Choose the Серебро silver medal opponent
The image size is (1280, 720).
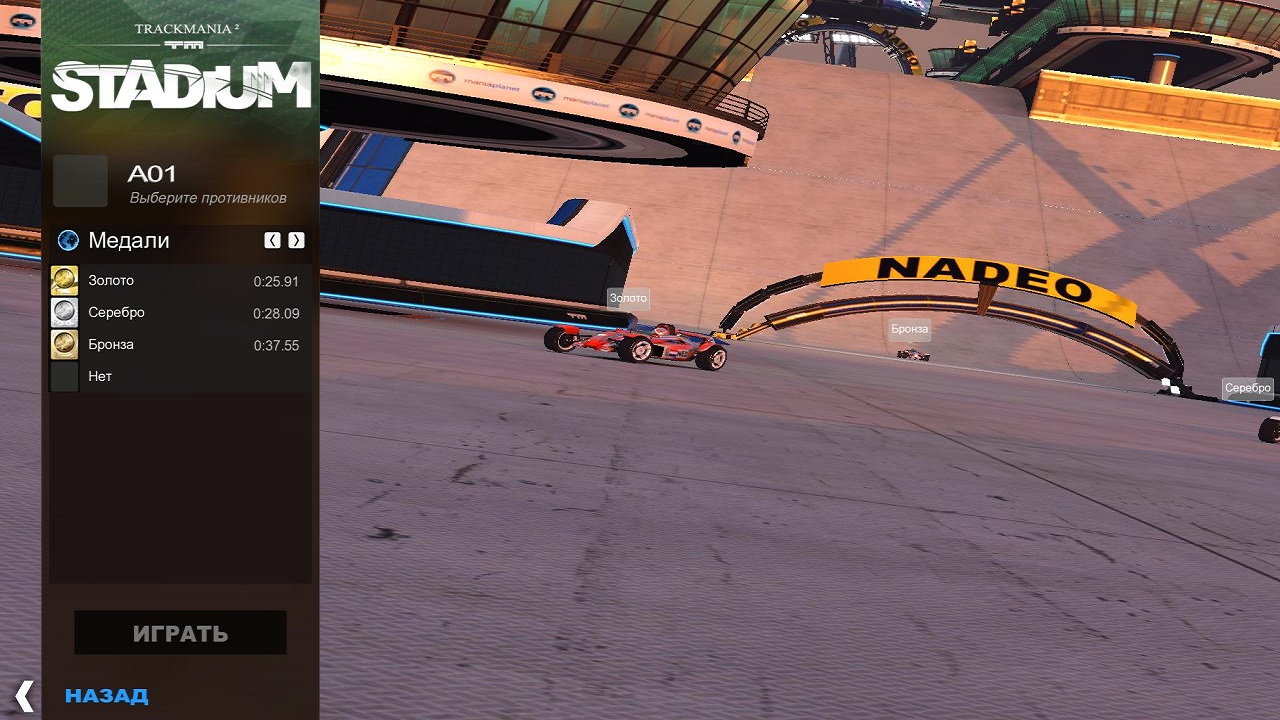(x=175, y=313)
